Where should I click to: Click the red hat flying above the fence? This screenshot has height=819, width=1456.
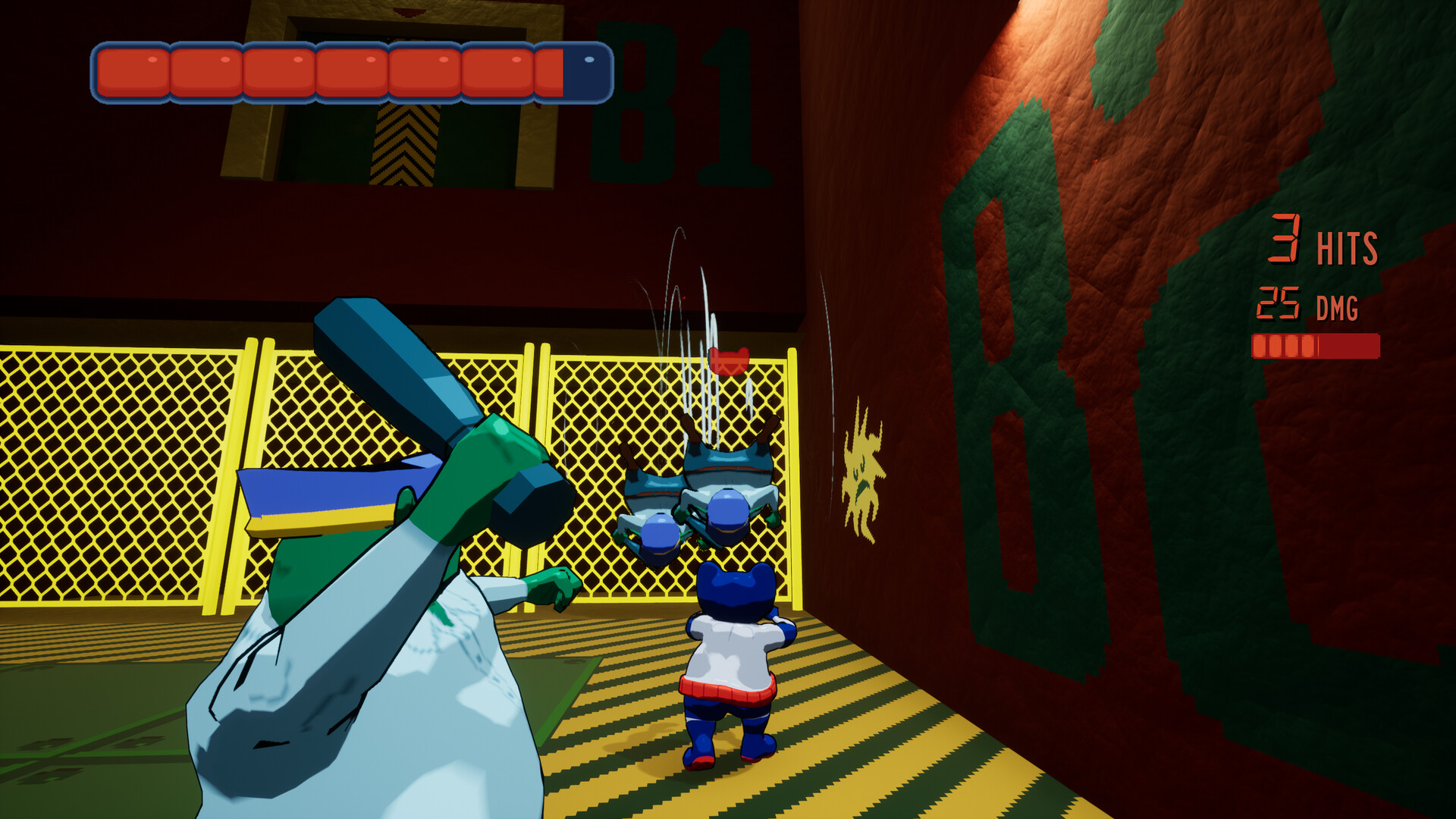click(730, 362)
